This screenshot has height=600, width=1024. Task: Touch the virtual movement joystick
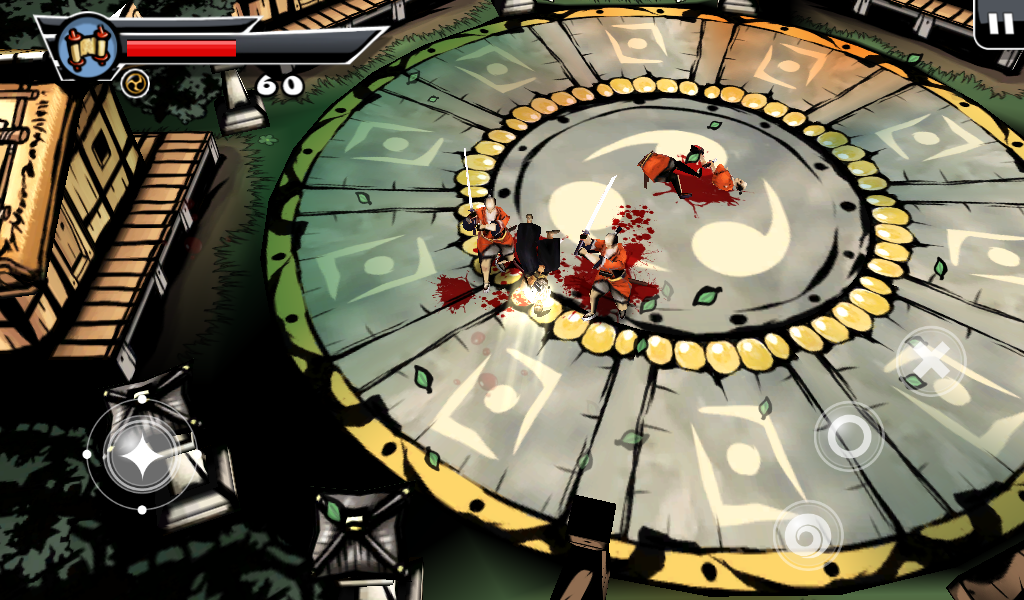[x=141, y=455]
